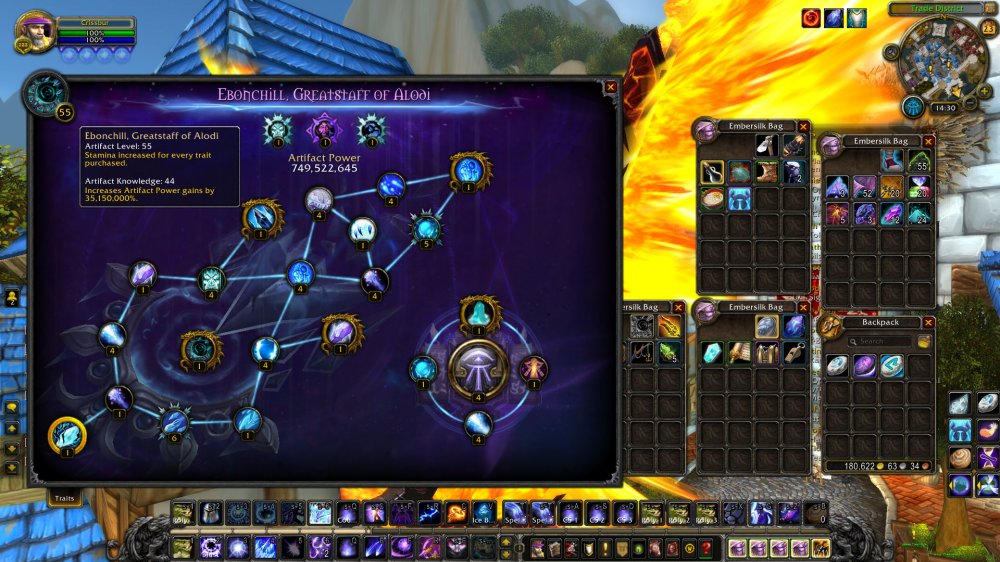Click the Artifact Power relic slot in the middle
This screenshot has height=562, width=1000.
pos(323,129)
